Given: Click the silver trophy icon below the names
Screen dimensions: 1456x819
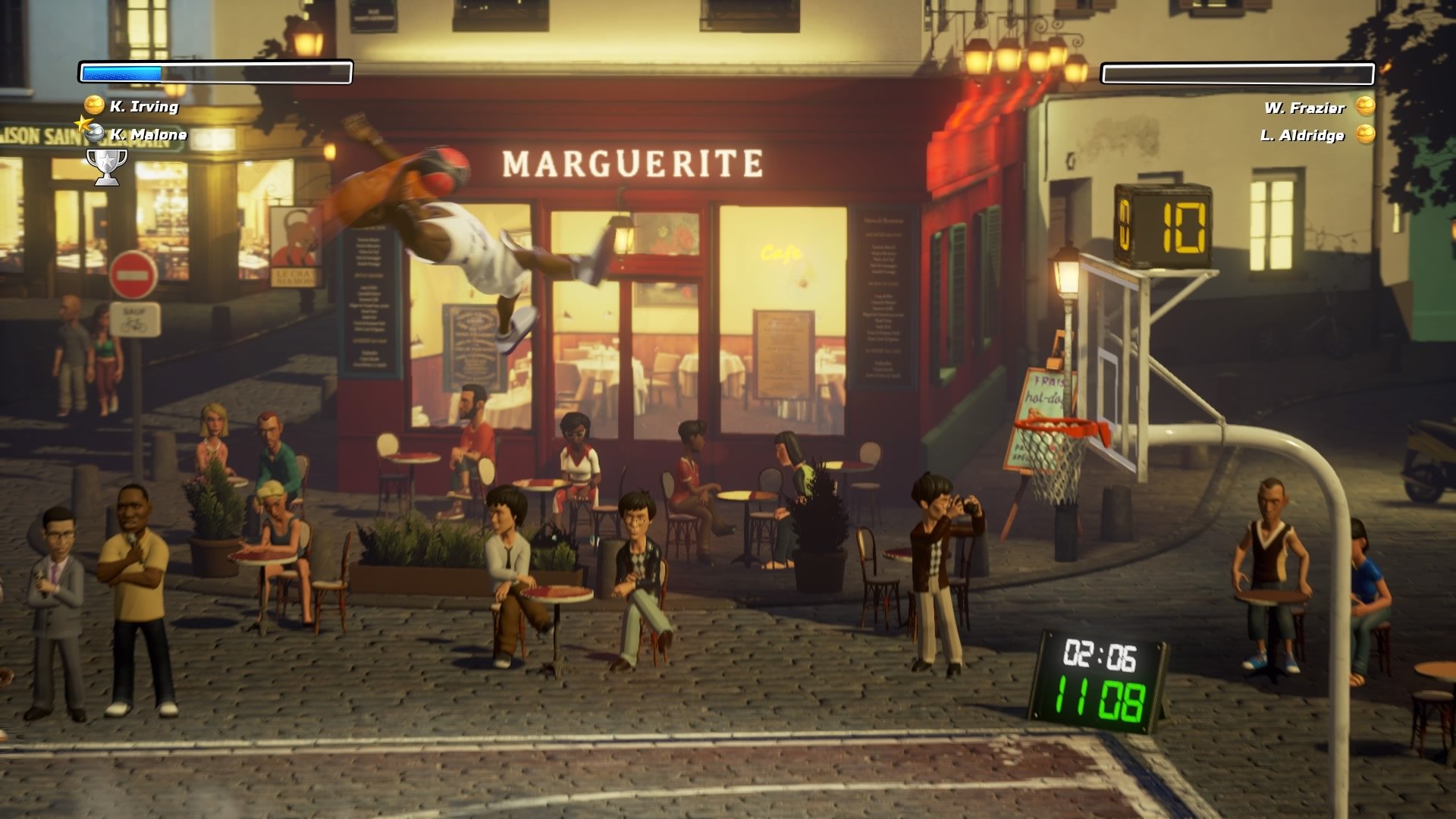Looking at the screenshot, I should (105, 166).
